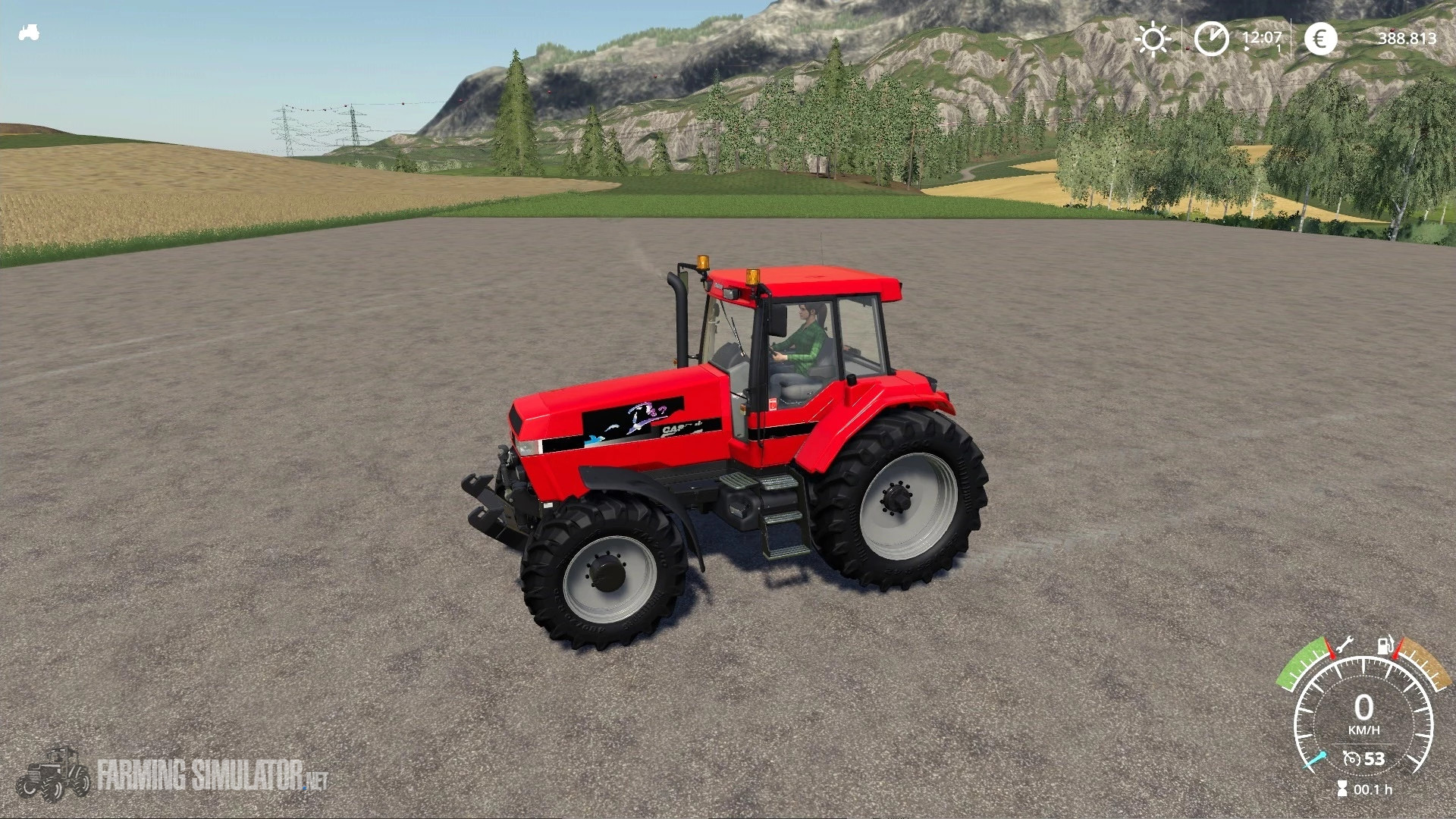Click the damage wrench indicator on the speedometer
The height and width of the screenshot is (819, 1456).
click(x=1345, y=645)
